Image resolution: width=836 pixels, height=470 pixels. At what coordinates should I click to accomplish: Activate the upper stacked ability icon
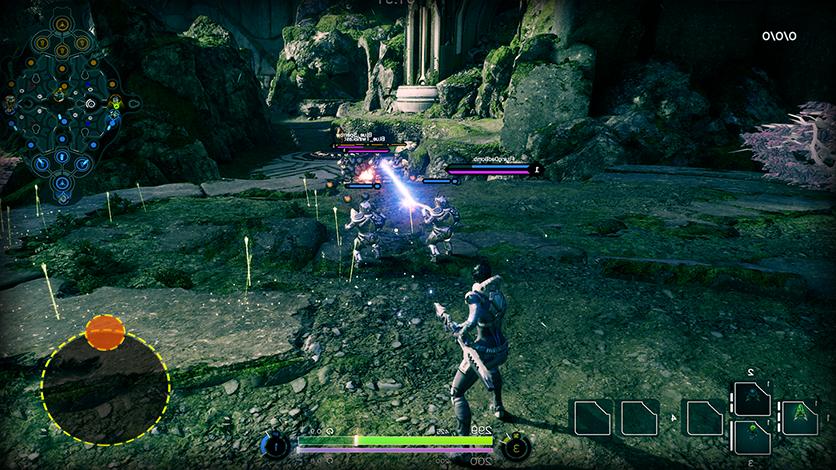[752, 398]
